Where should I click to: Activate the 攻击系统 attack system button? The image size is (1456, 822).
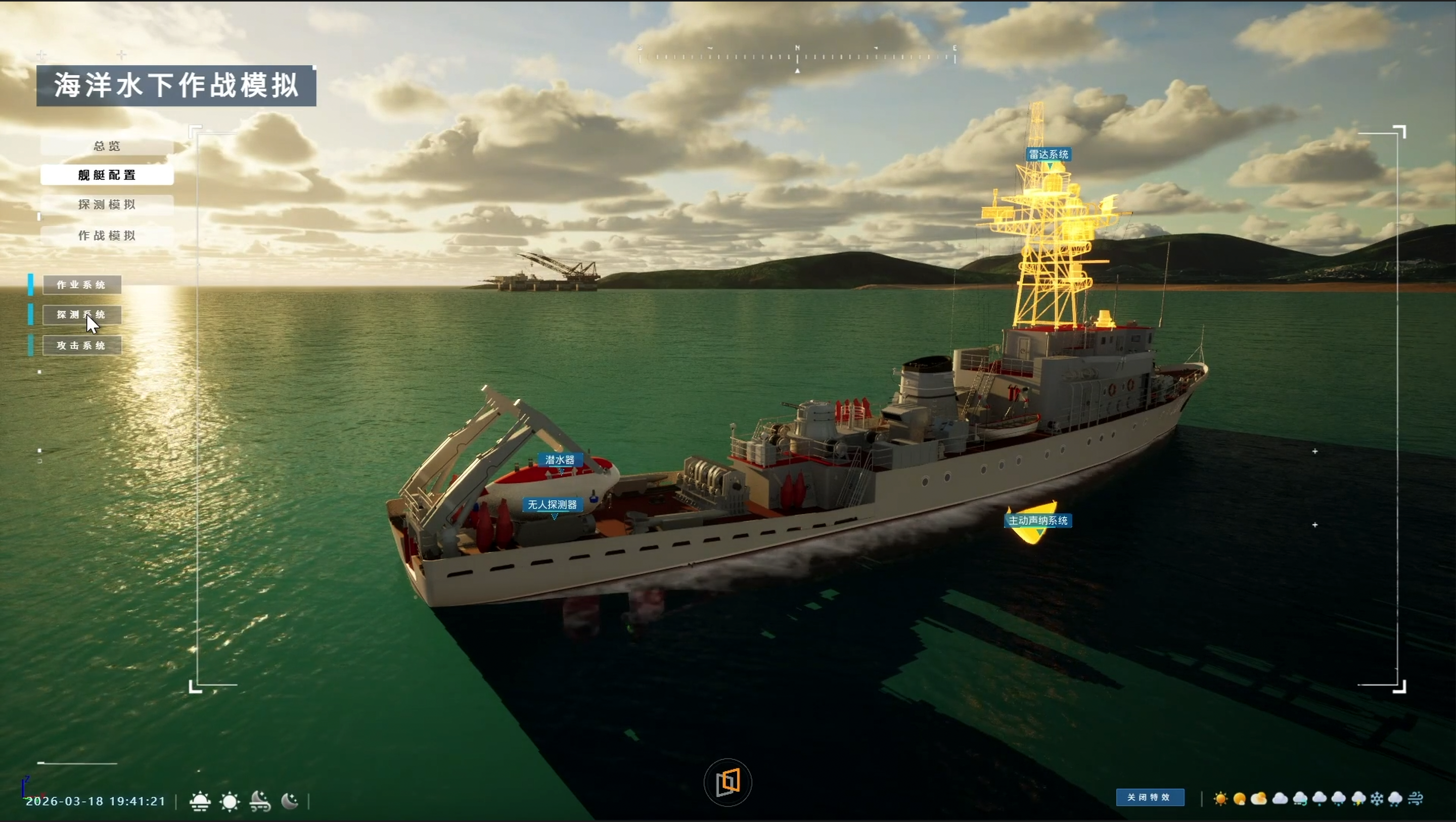(81, 345)
